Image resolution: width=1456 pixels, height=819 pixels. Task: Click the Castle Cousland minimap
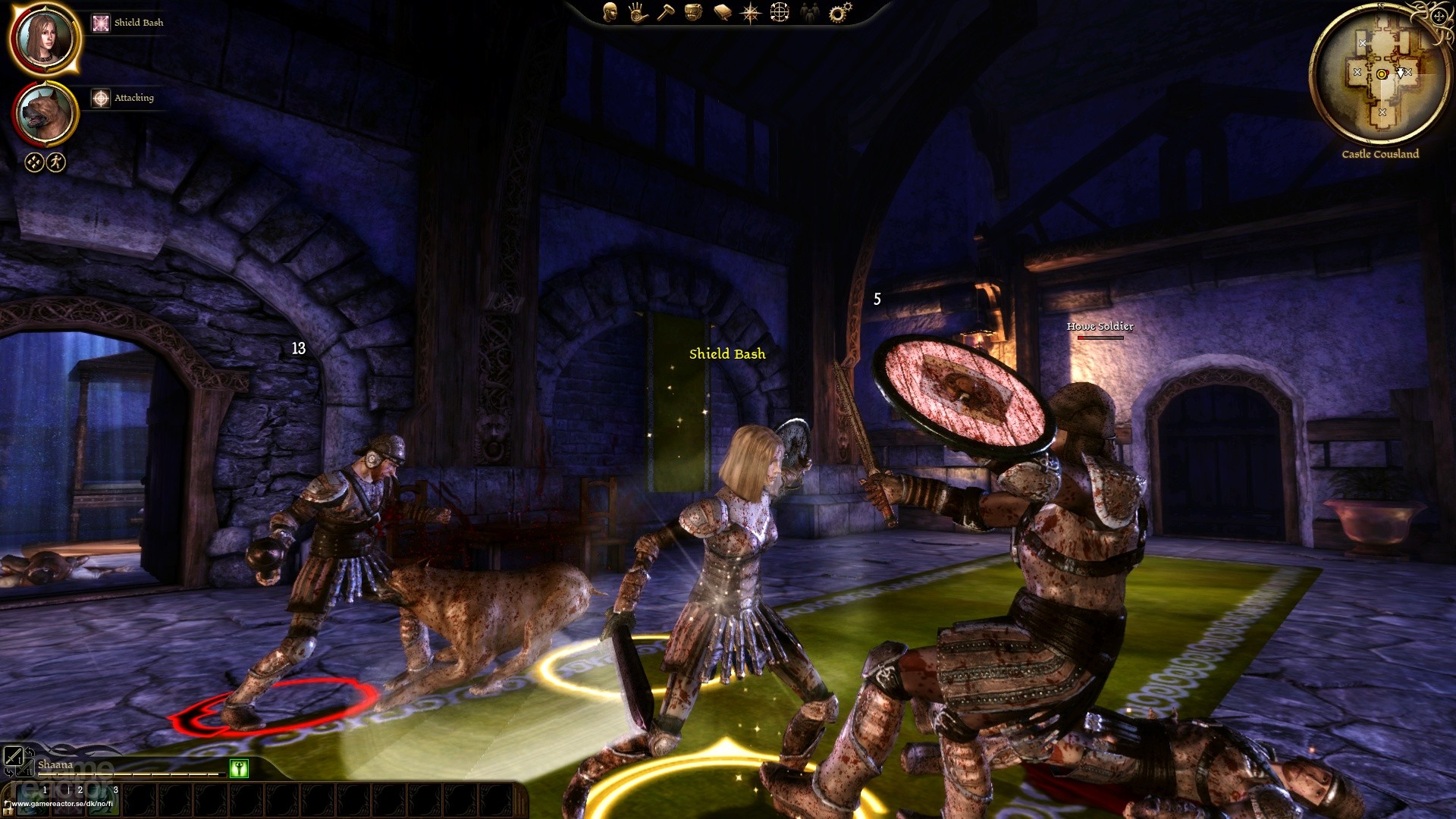[1380, 76]
